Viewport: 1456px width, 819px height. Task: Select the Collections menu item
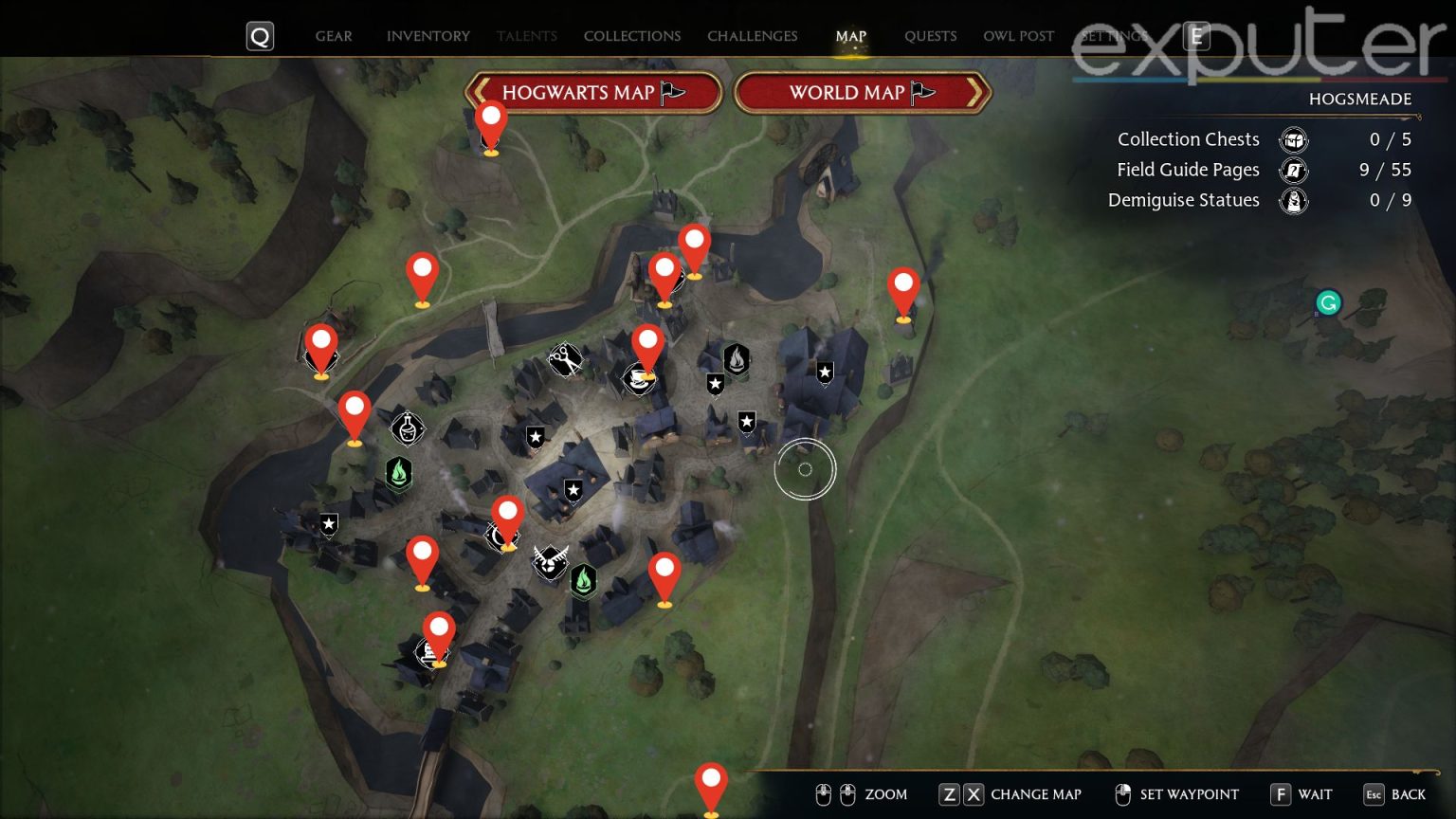(631, 36)
